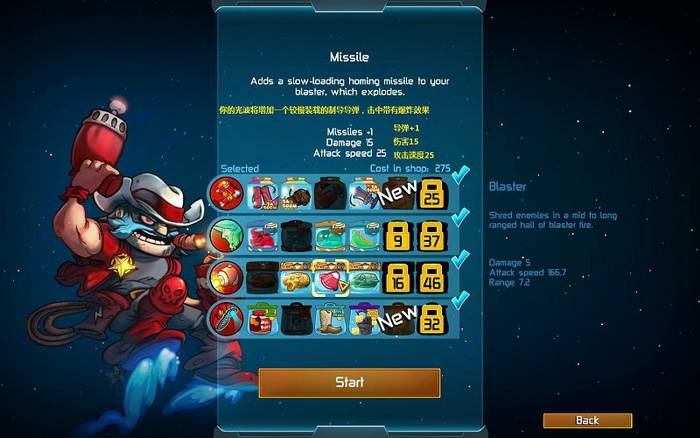Pick the golden nugget upgrade jar

(294, 277)
